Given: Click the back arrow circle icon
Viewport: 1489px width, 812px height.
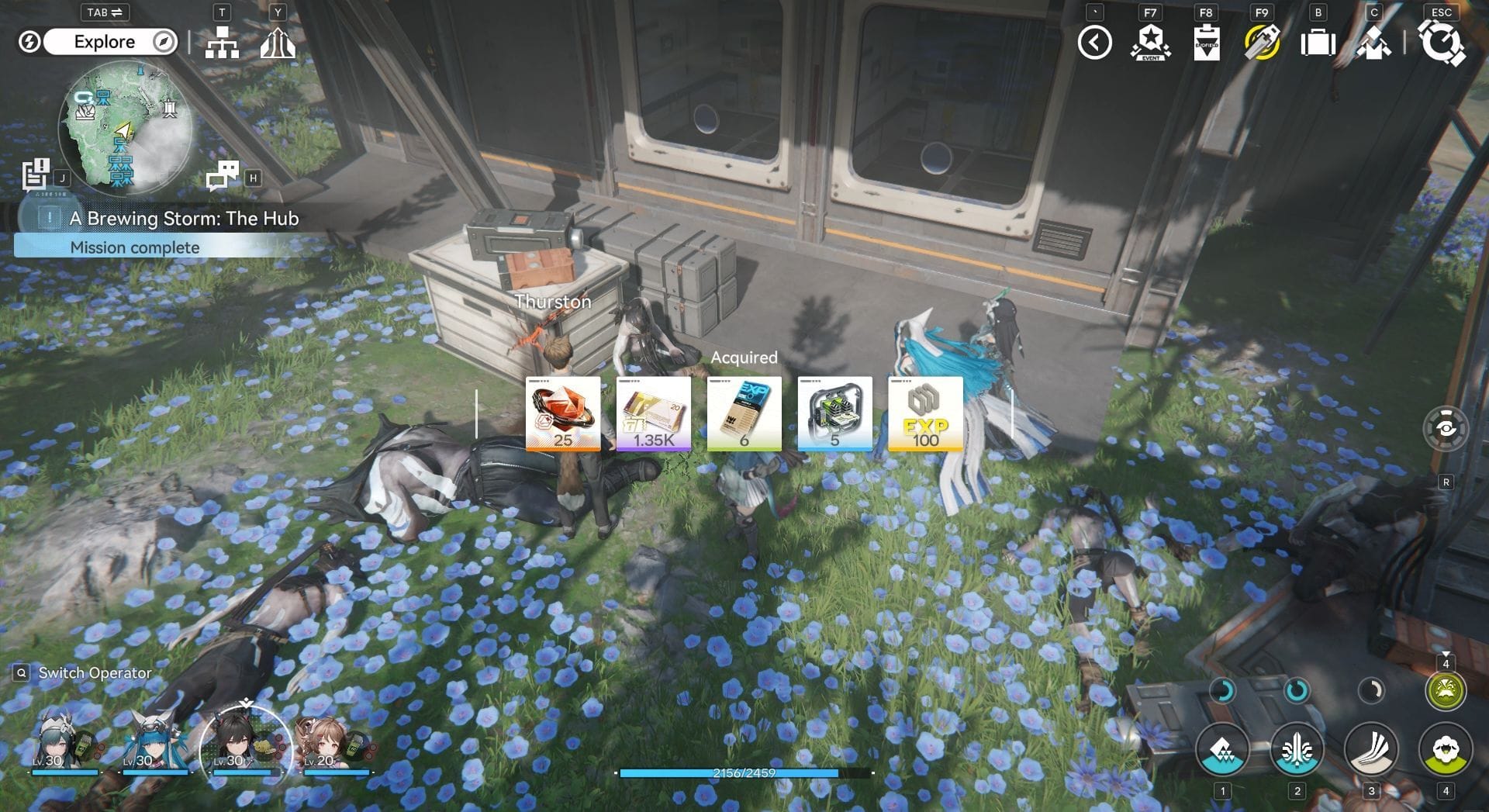Looking at the screenshot, I should click(1094, 43).
